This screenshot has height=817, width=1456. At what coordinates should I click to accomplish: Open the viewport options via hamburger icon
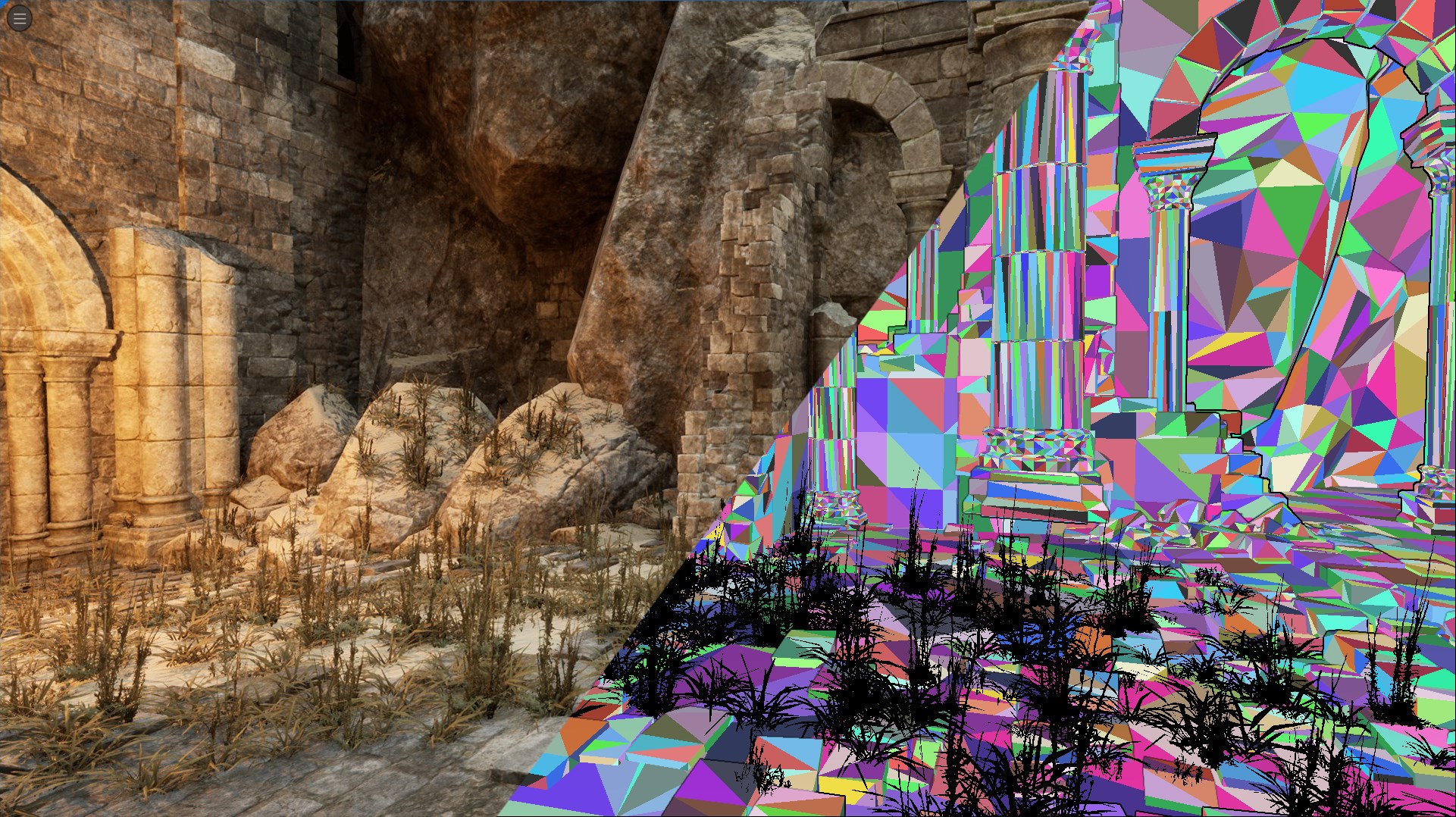[19, 18]
